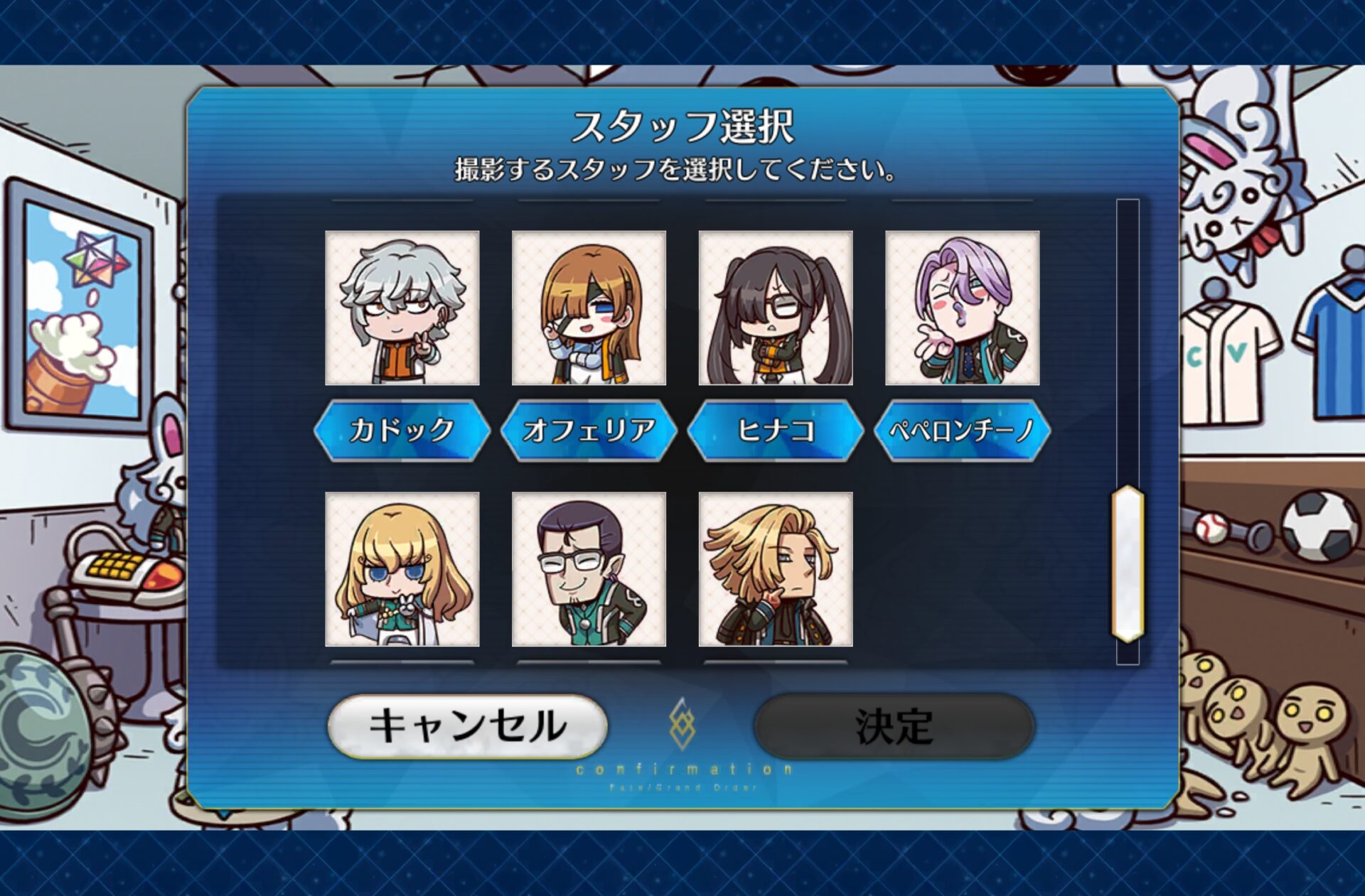Pick the Hinako portrait with twin tails
Image resolution: width=1365 pixels, height=896 pixels.
[776, 308]
